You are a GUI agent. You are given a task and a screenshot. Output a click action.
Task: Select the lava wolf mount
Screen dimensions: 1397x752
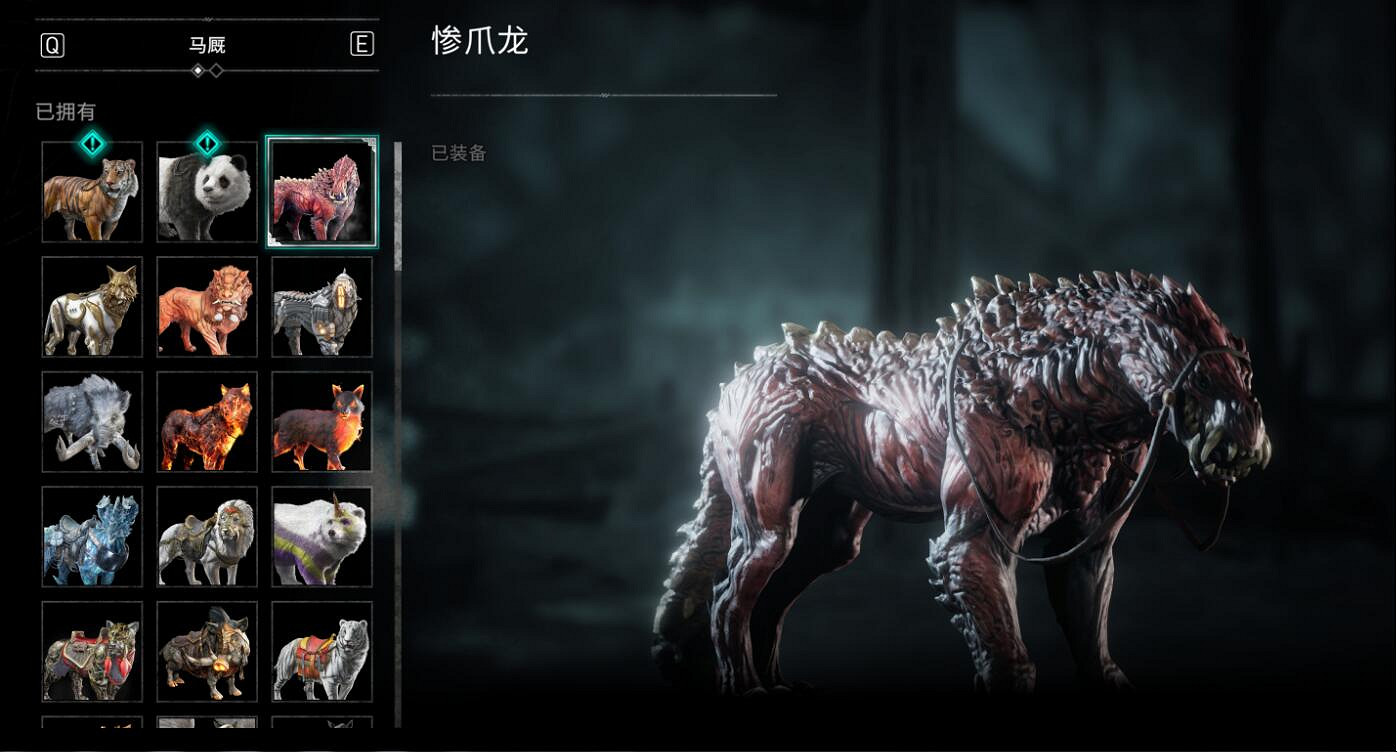click(x=206, y=421)
